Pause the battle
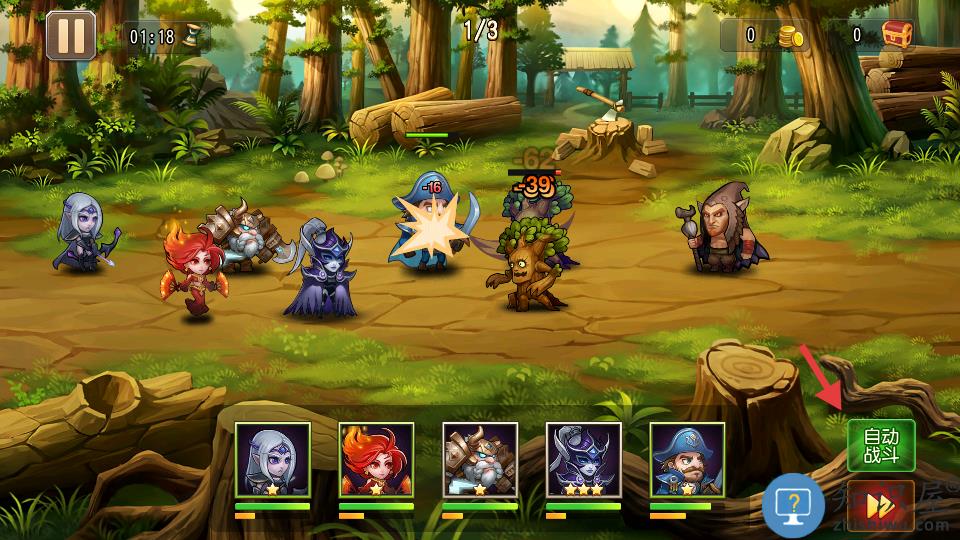 click(x=70, y=36)
